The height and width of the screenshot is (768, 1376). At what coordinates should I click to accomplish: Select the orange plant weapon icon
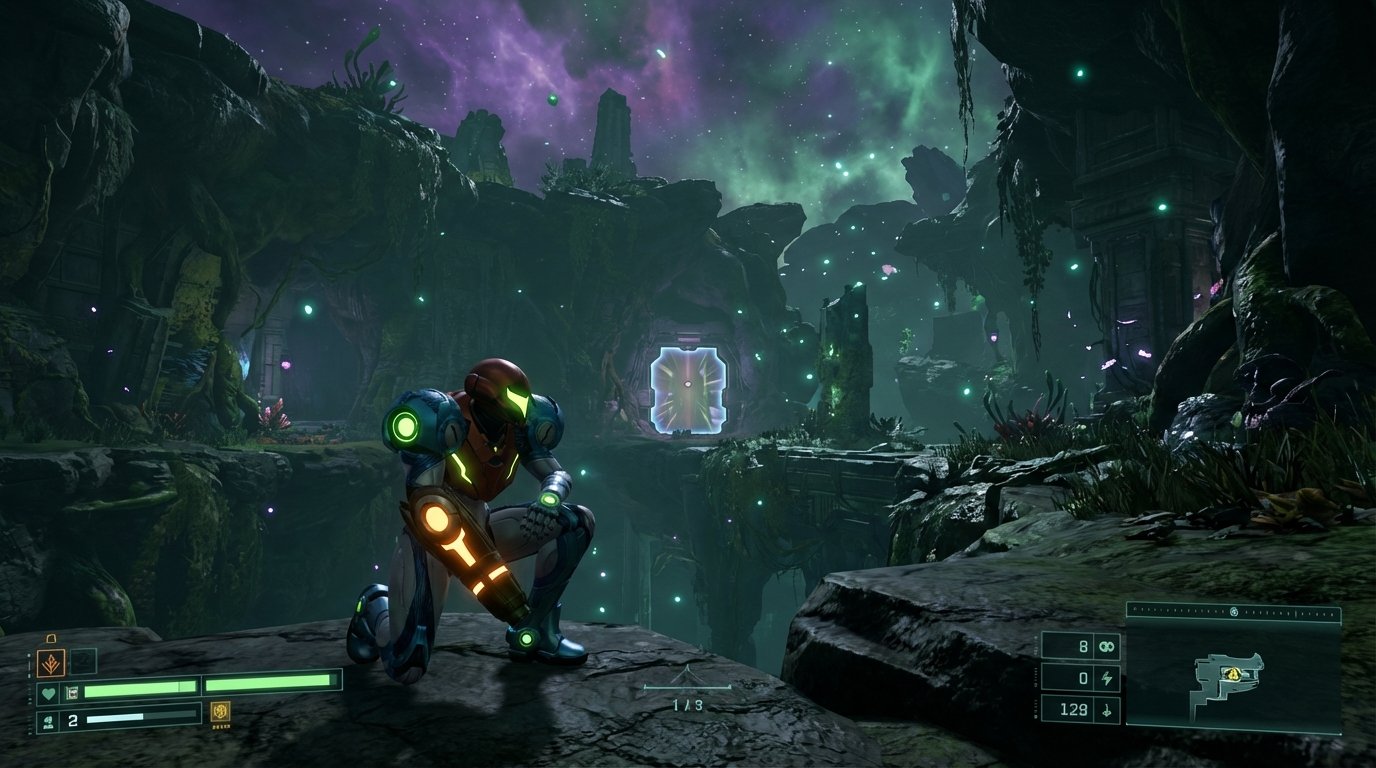click(51, 662)
